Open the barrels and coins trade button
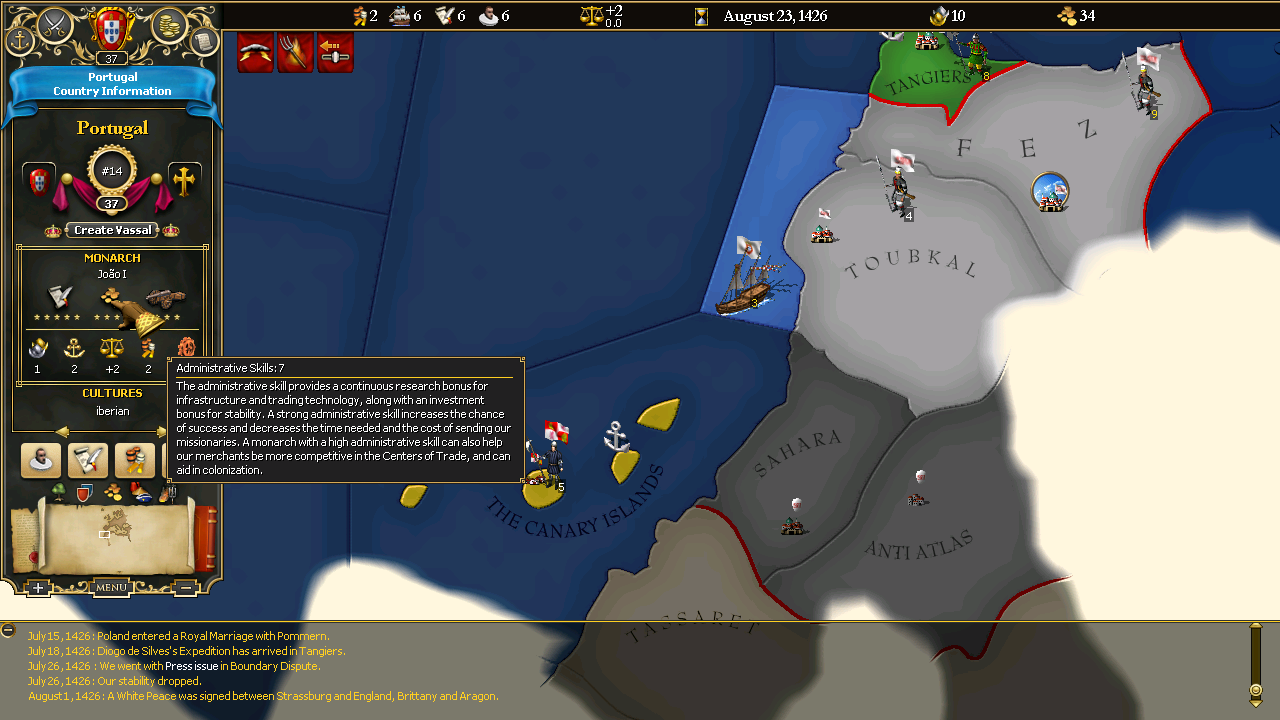 [x=135, y=460]
